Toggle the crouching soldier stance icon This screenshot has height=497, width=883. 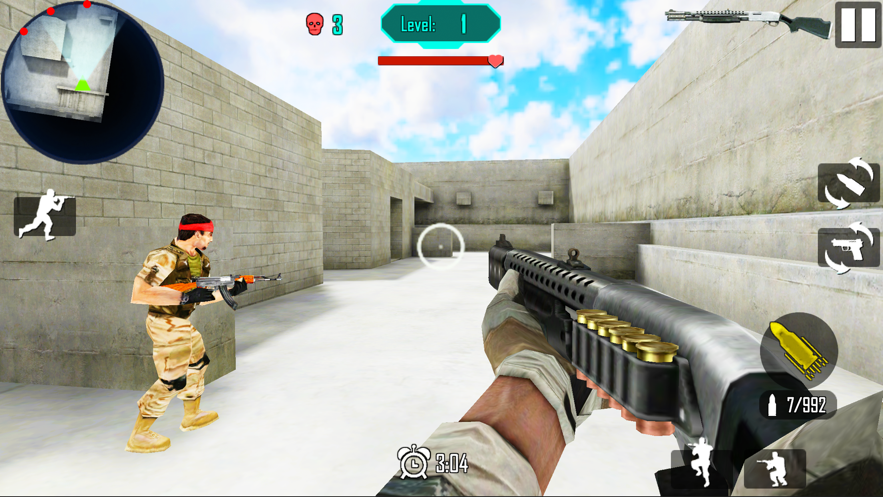tap(775, 468)
